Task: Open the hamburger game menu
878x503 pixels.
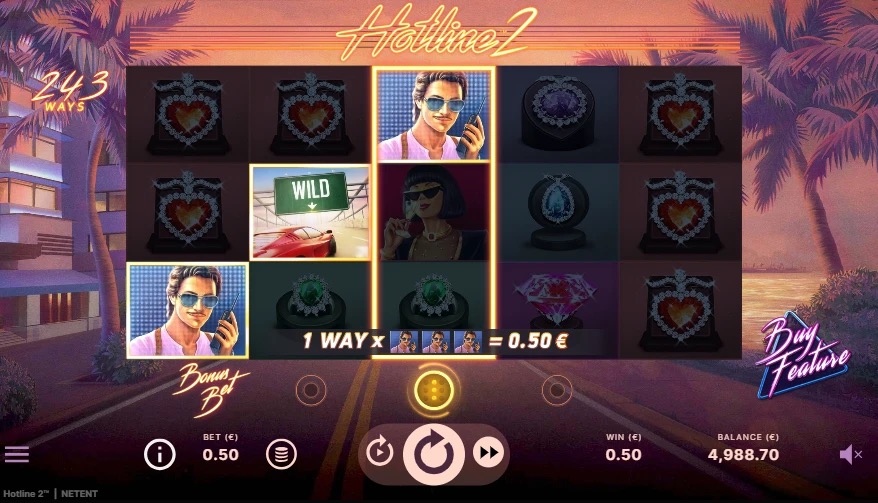Action: coord(17,454)
